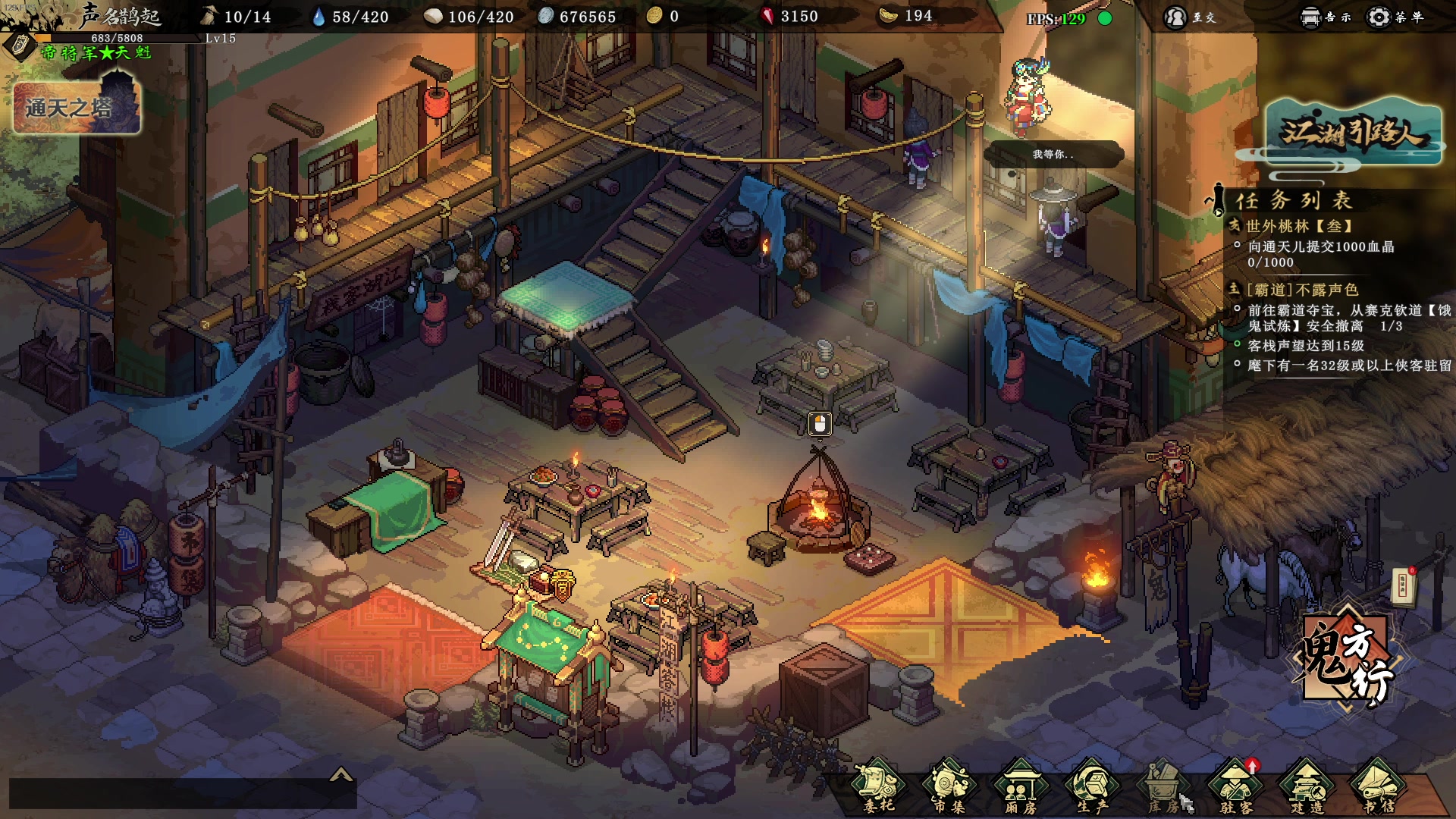This screenshot has width=1456, height=819.
Task: Collapse the 任务列表 quest list scroll
Action: point(1216,200)
